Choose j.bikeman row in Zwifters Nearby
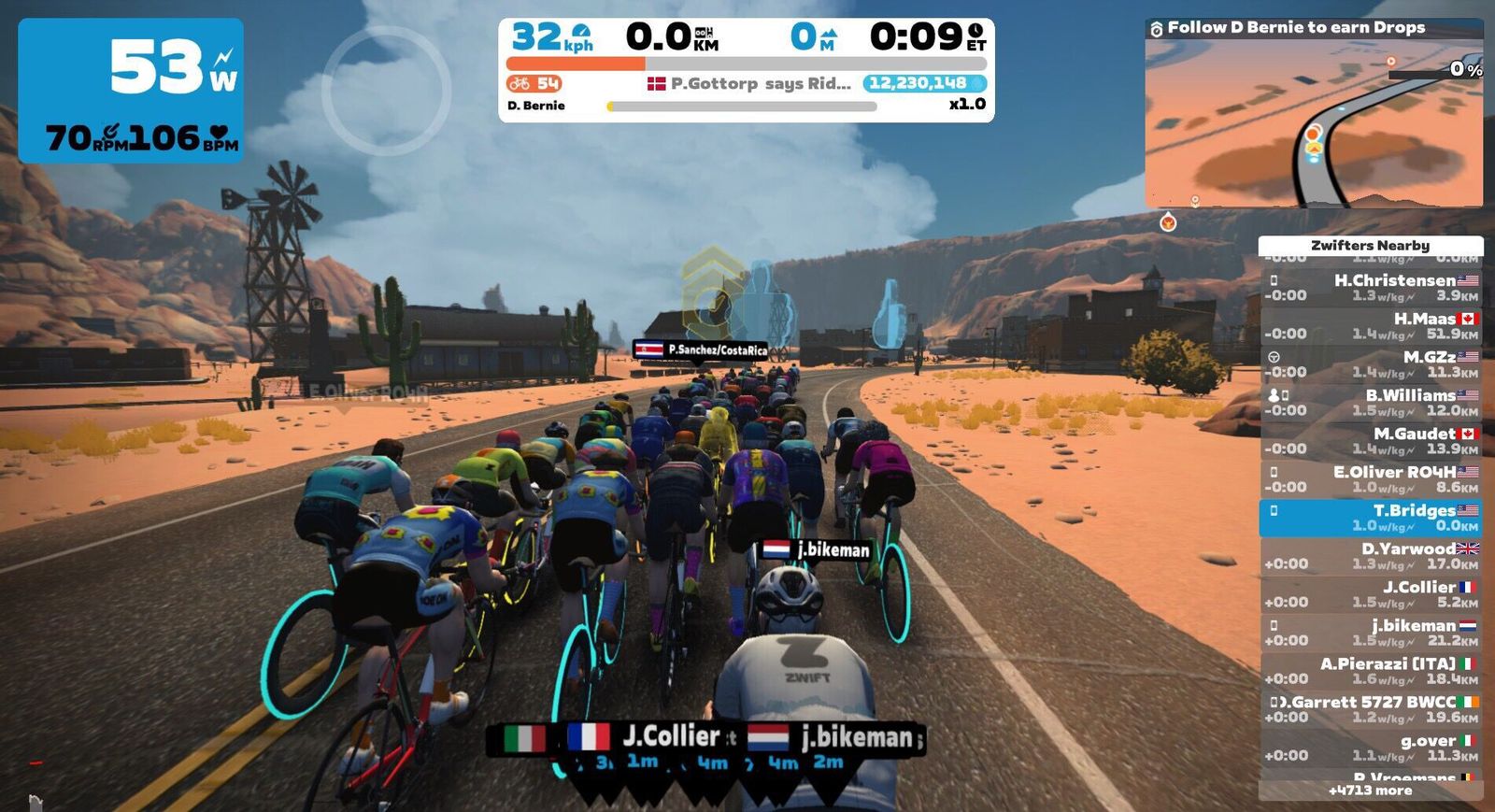This screenshot has height=812, width=1495. (x=1370, y=633)
